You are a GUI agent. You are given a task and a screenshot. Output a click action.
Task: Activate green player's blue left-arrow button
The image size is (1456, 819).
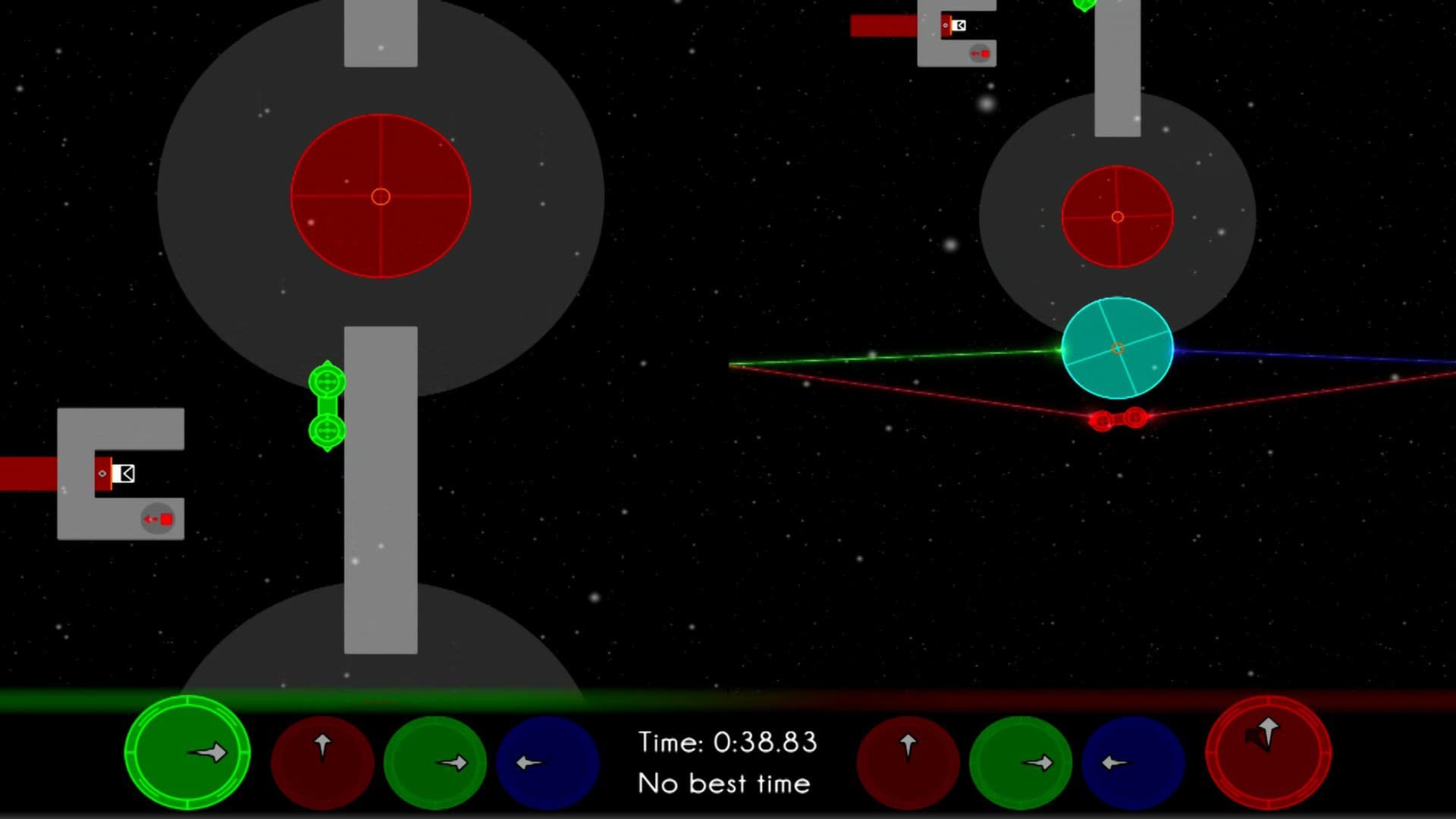coord(548,761)
